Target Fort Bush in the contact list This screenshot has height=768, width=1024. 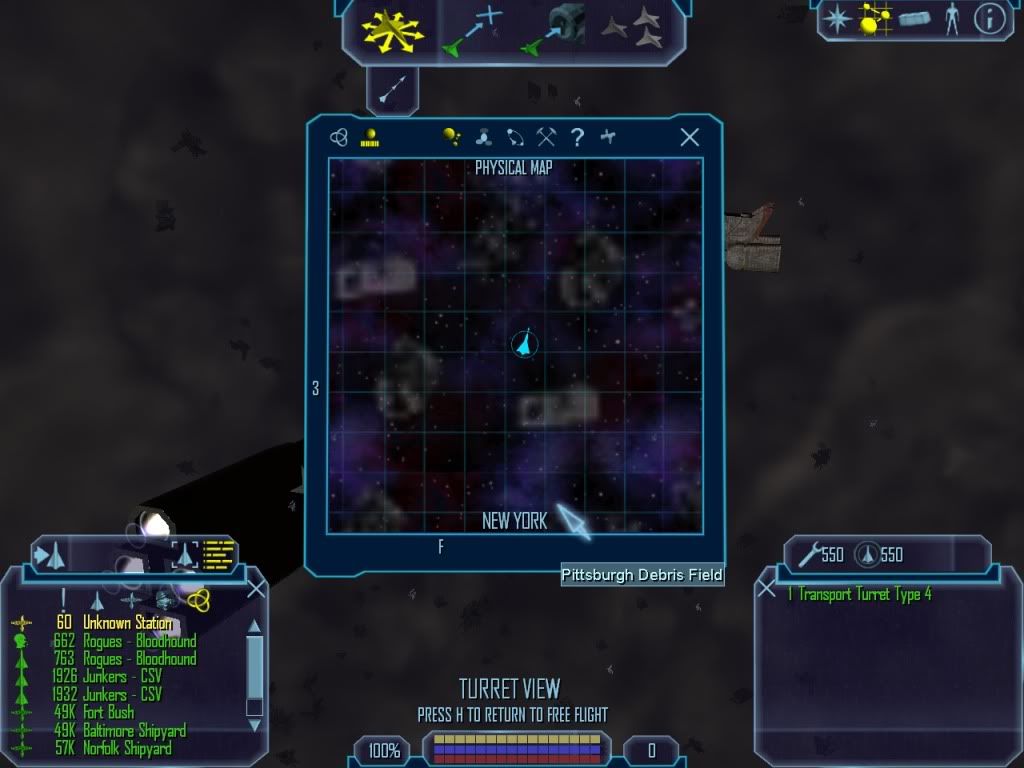tap(108, 713)
